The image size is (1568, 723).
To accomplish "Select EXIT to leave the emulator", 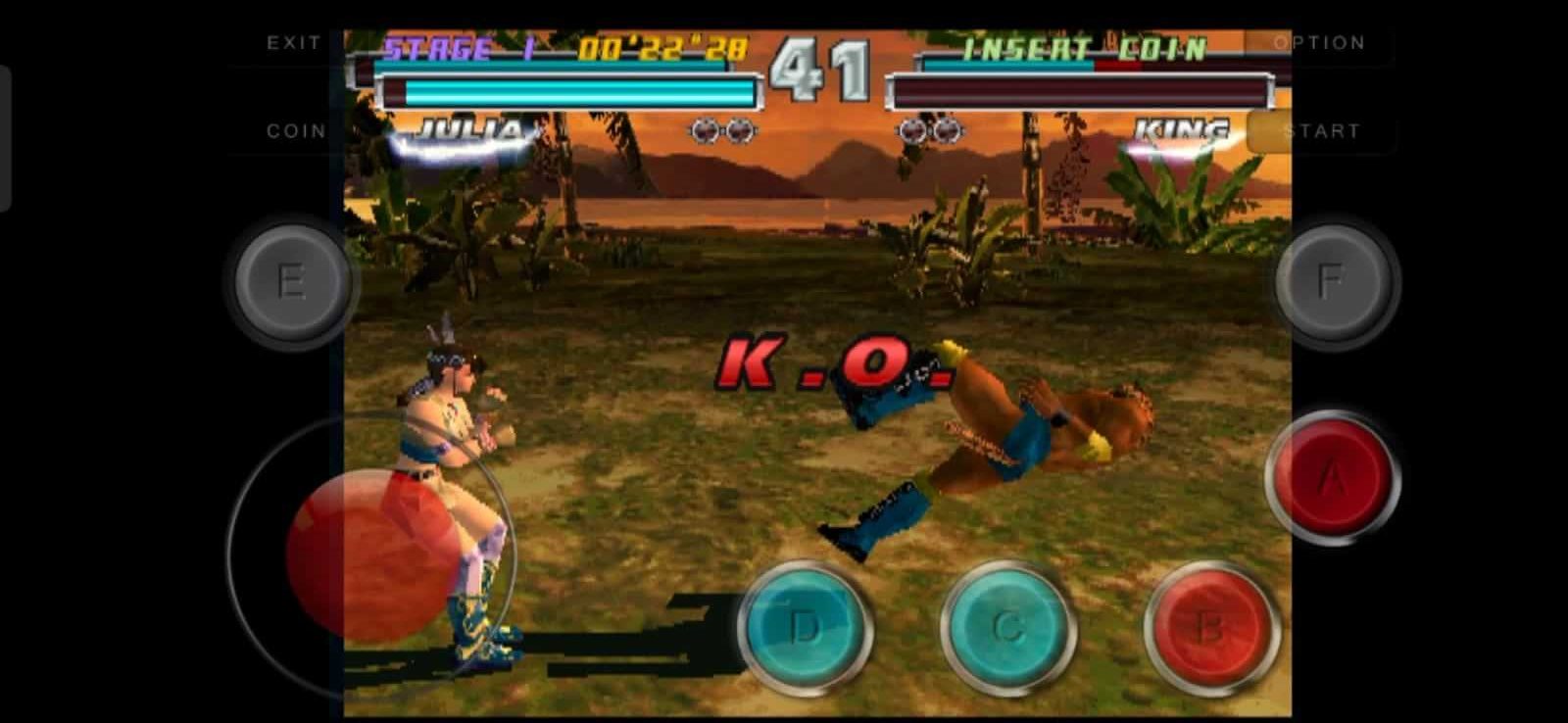I will click(293, 42).
